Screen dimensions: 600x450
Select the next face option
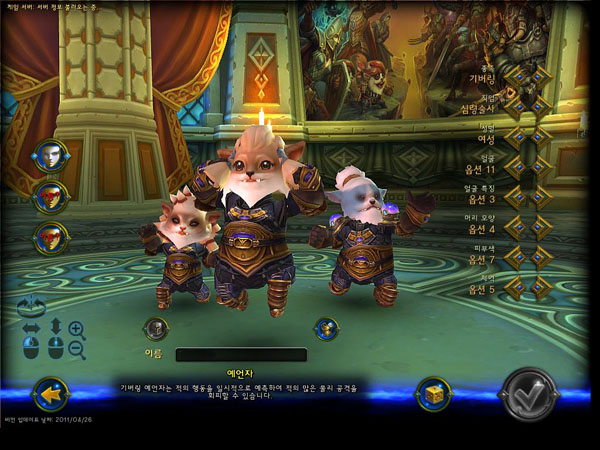[540, 167]
